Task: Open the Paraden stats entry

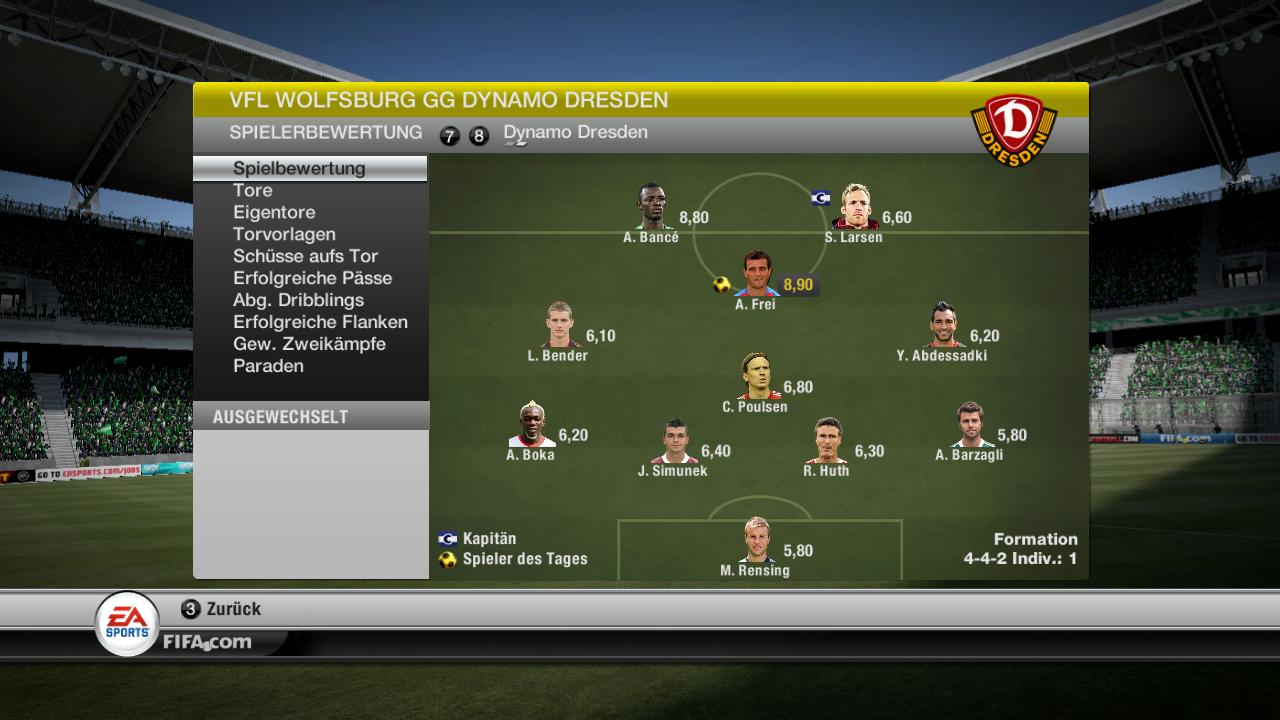Action: click(x=268, y=366)
